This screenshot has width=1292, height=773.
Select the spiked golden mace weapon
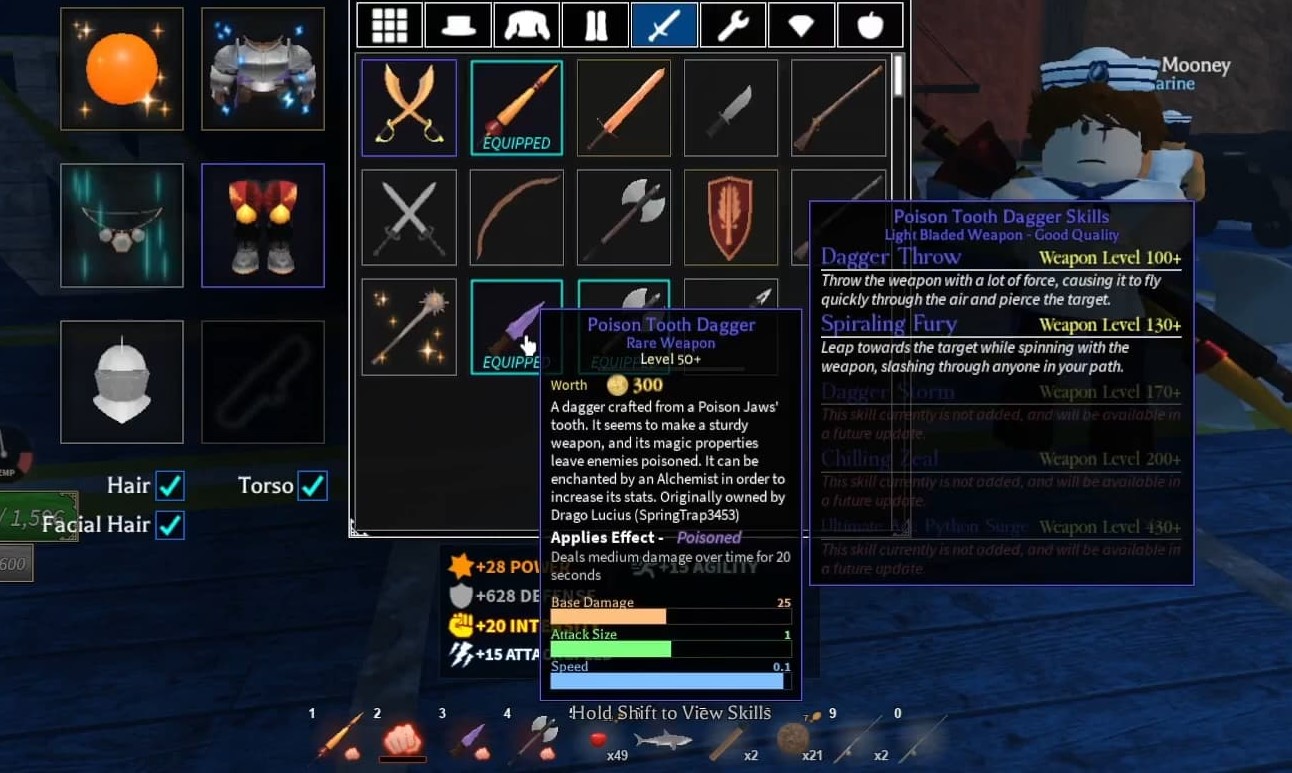(x=408, y=326)
